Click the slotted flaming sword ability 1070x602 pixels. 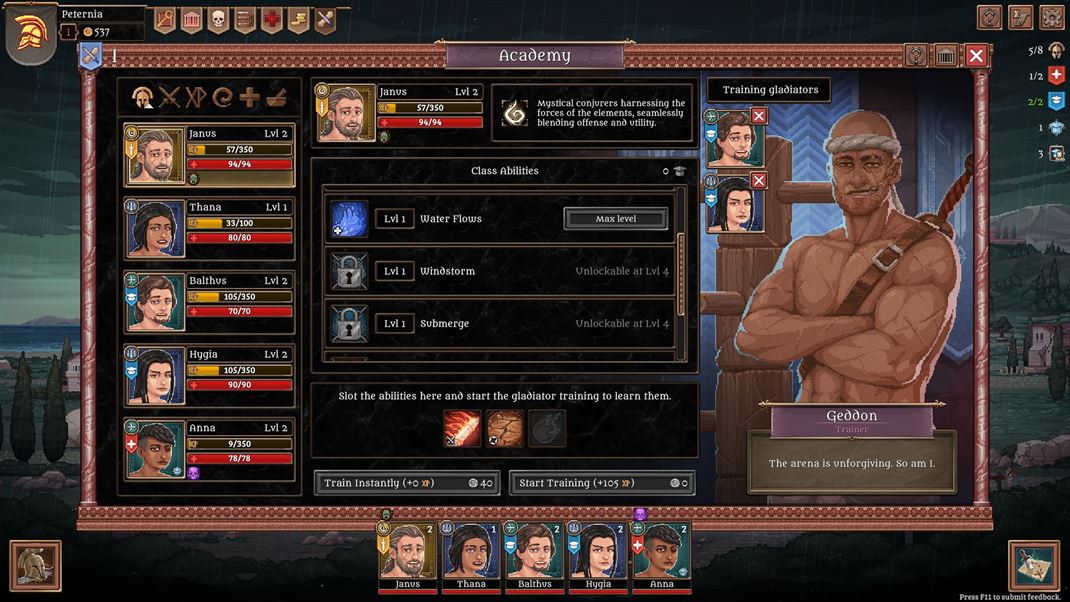tap(462, 428)
